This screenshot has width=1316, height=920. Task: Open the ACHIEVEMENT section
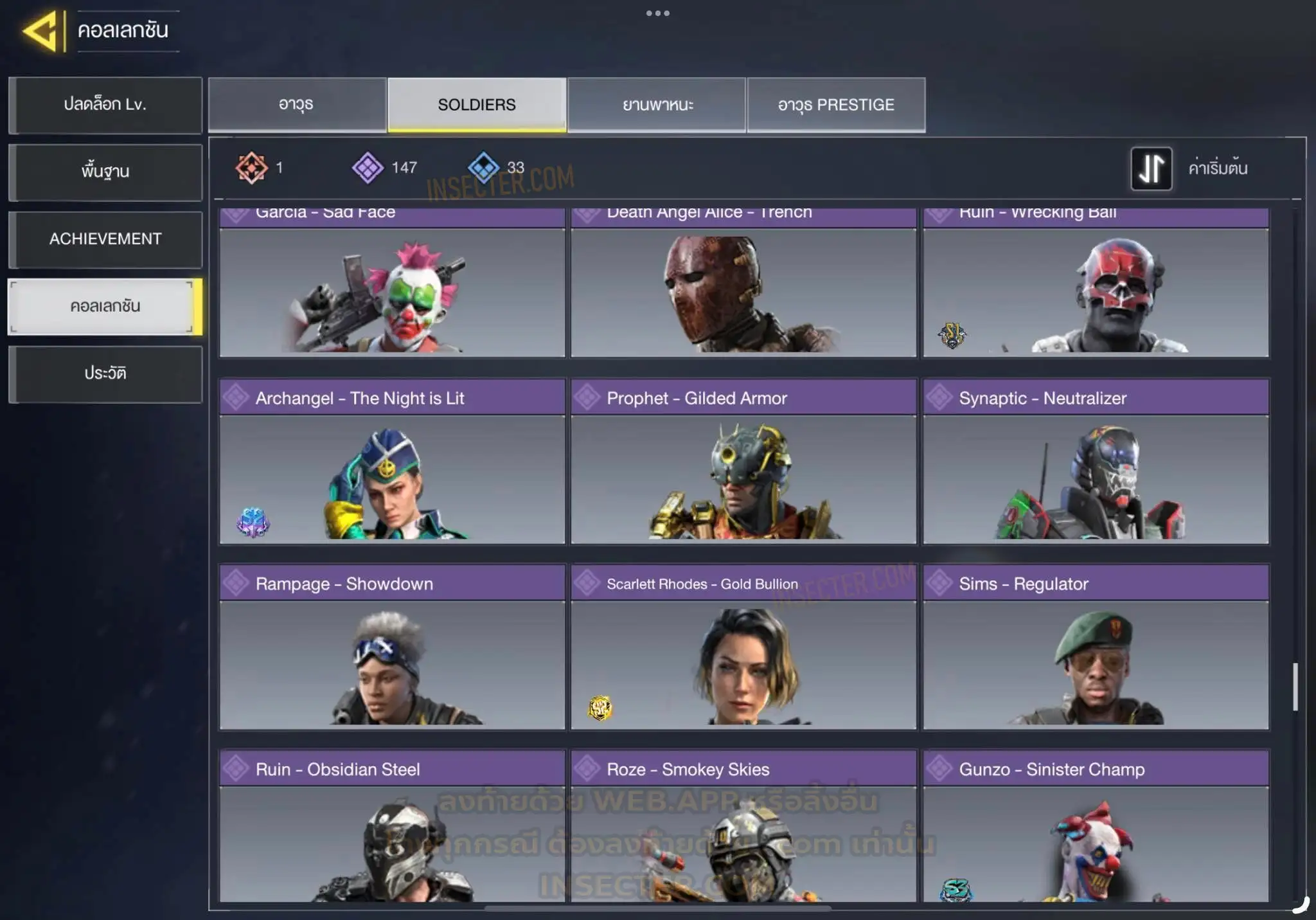(105, 239)
